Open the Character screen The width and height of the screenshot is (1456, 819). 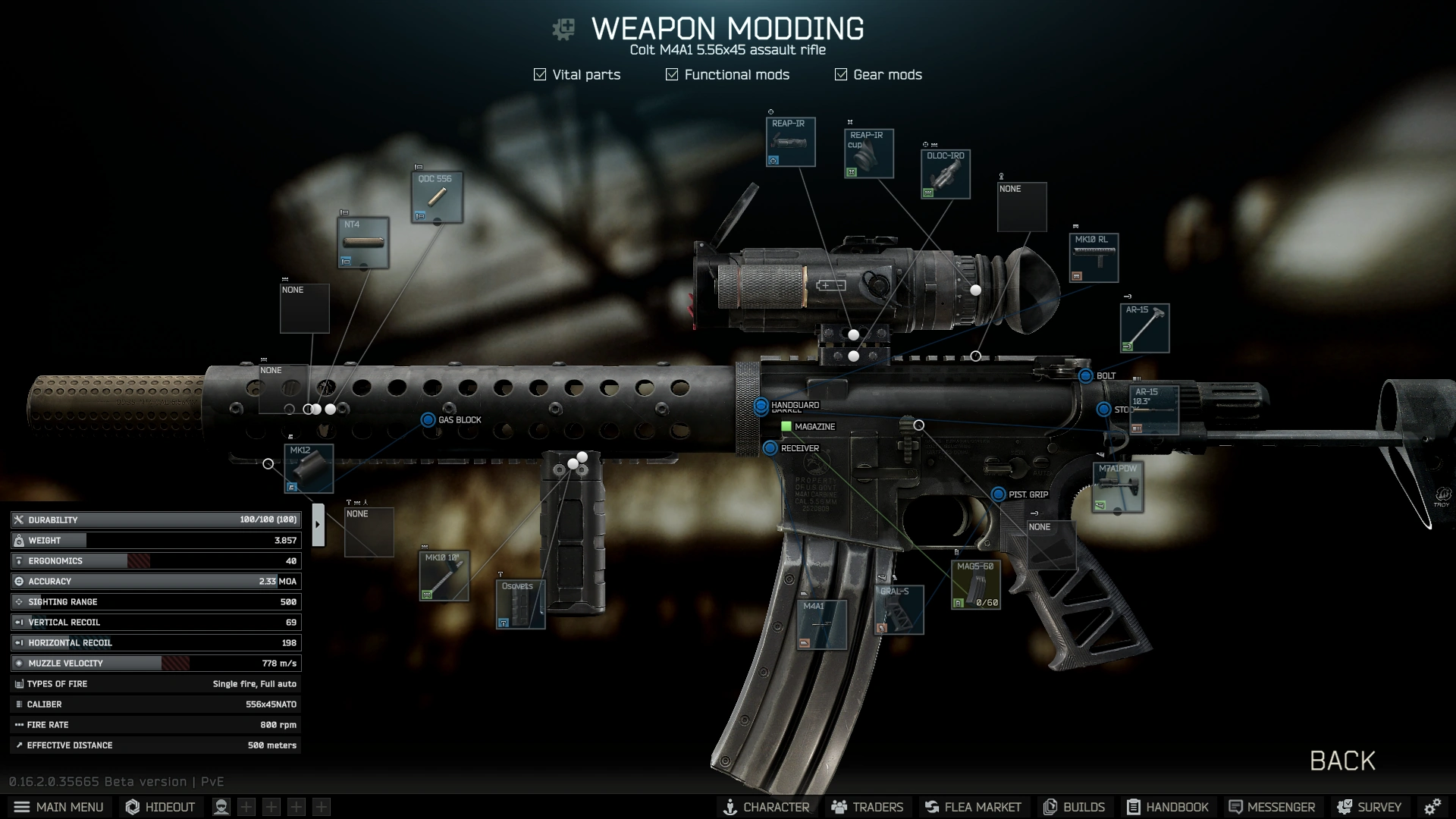coord(766,807)
